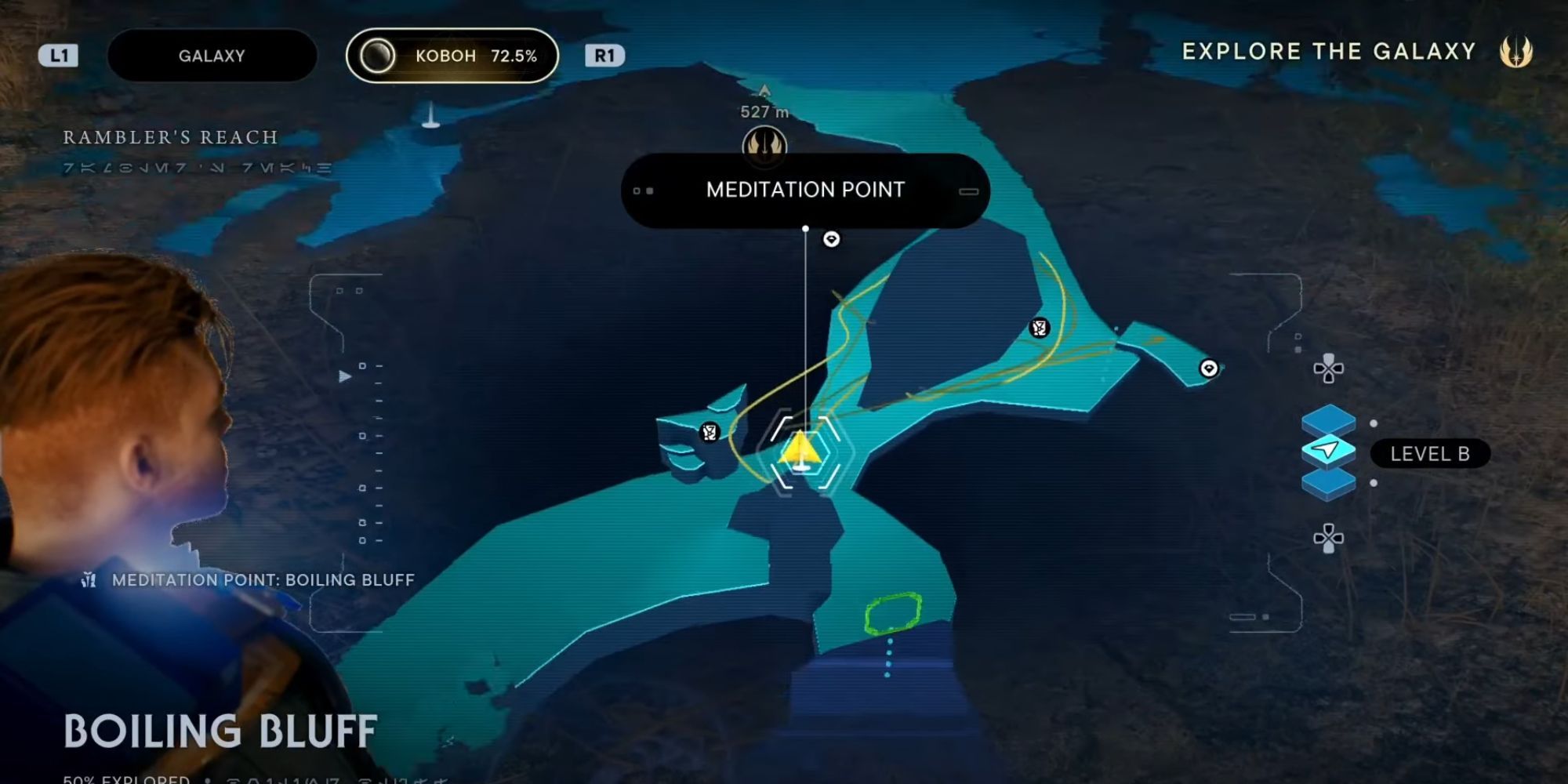The image size is (1568, 784).
Task: Open the Meditation Point: Boiling Bluff legend entry
Action: (x=263, y=580)
